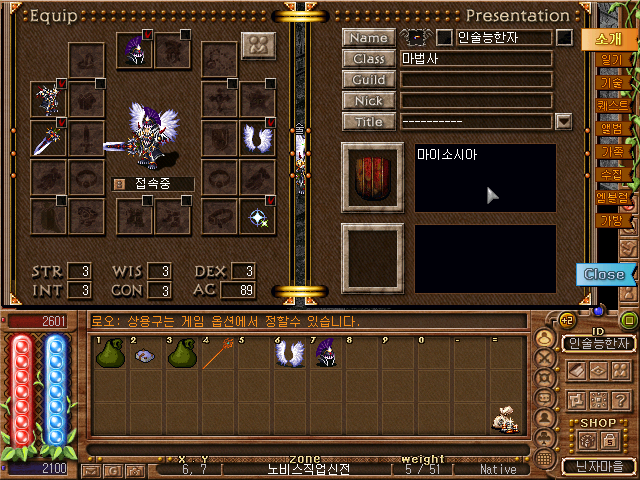This screenshot has width=640, height=480.
Task: Select the 가족 tab
Action: click(611, 151)
